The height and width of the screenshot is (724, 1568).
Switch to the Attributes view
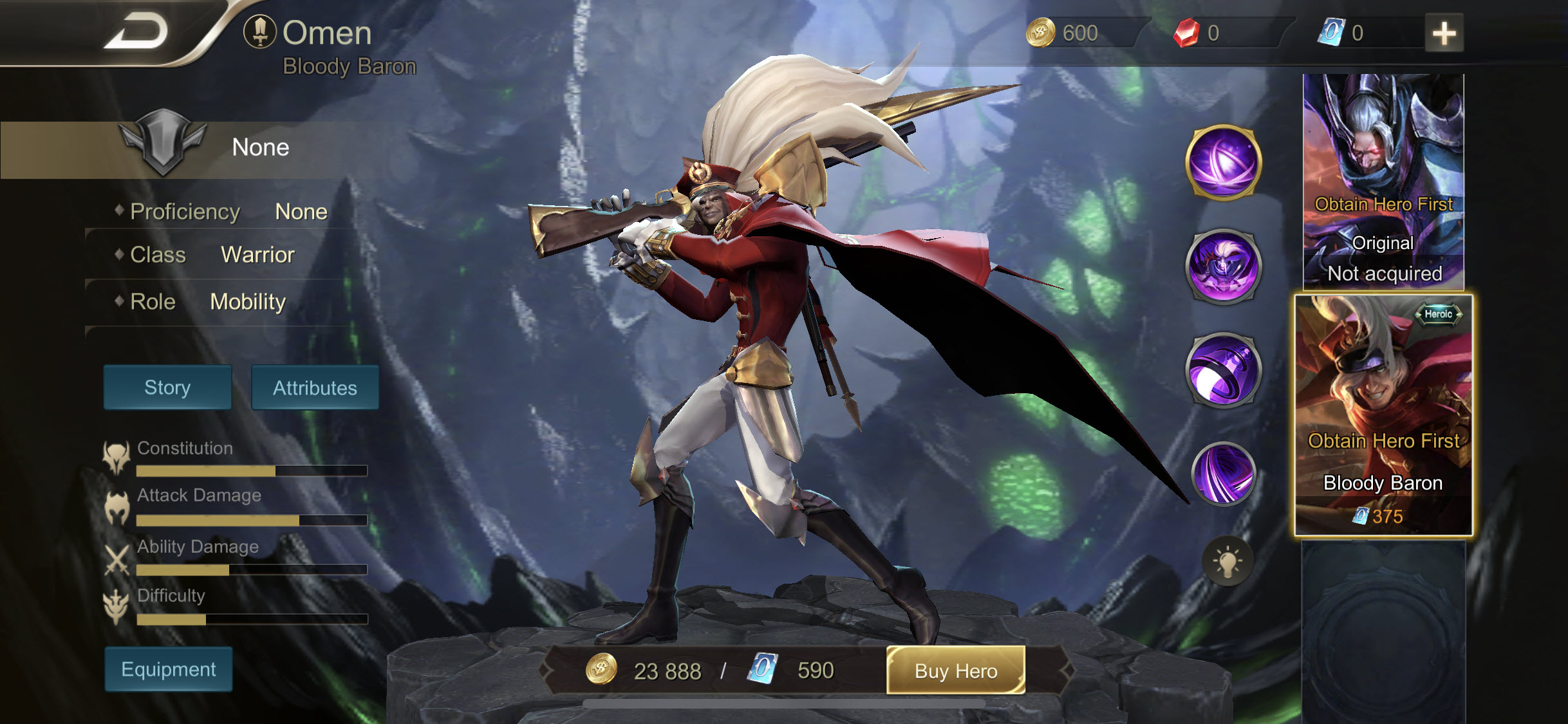315,387
